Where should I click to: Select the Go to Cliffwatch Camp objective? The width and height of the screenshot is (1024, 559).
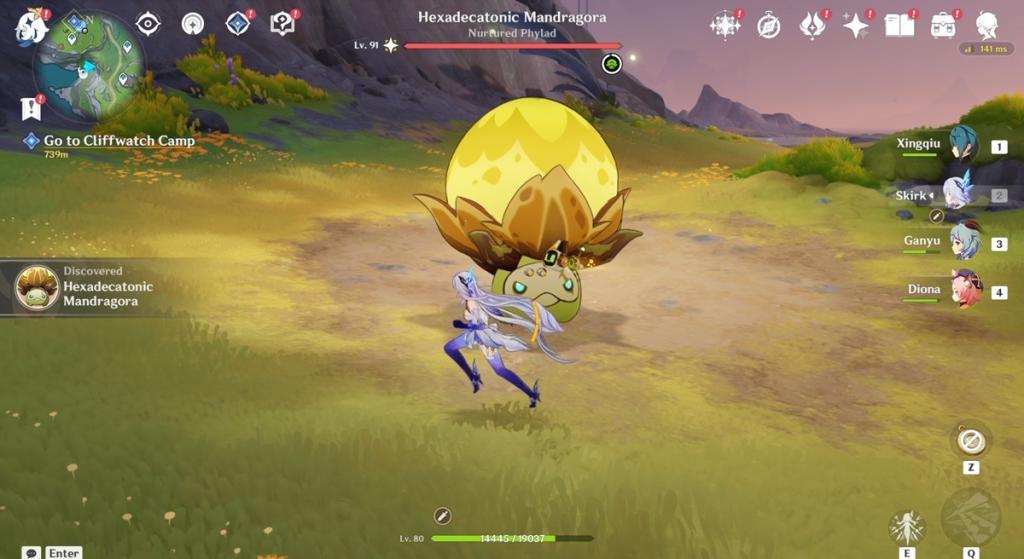point(118,141)
